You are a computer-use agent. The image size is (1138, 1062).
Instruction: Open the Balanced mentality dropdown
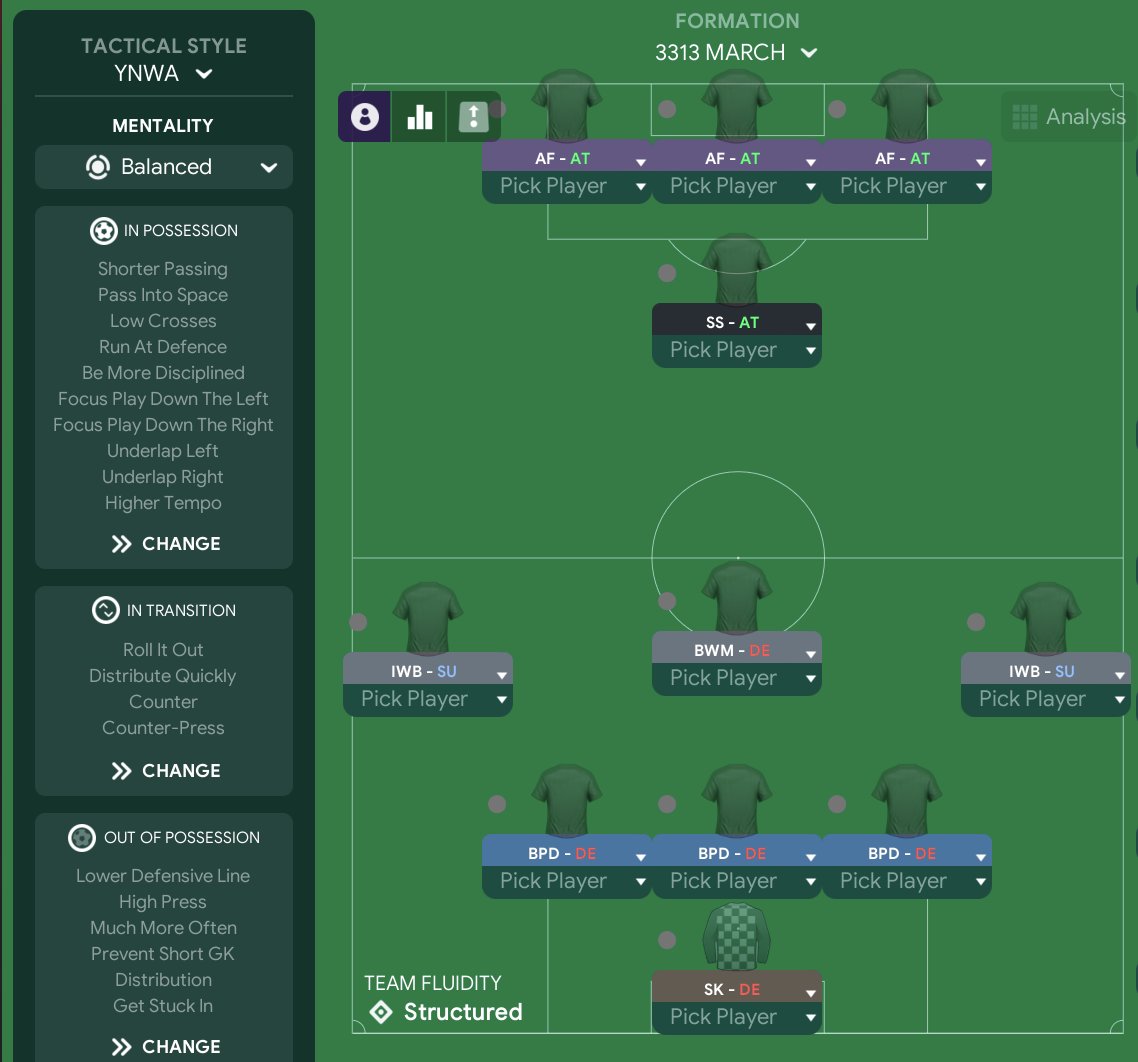[x=164, y=167]
